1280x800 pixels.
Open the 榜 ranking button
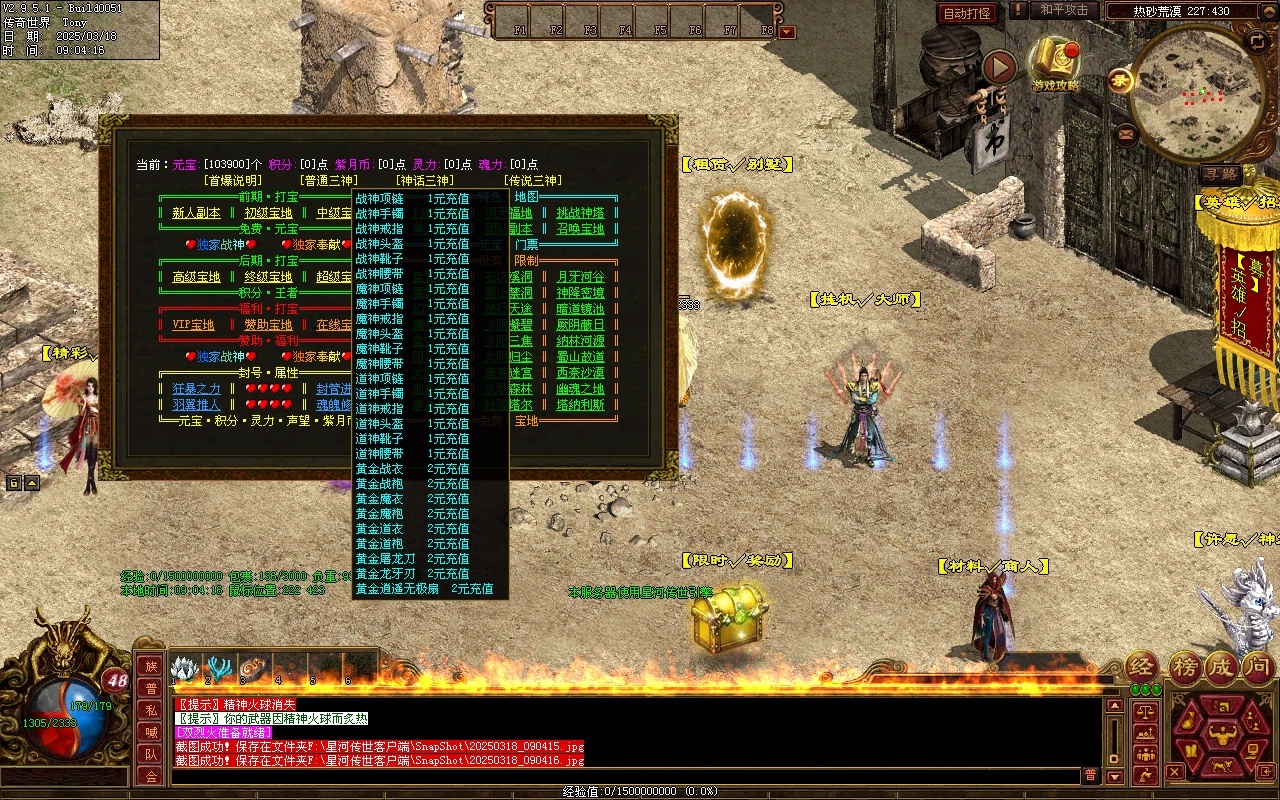pos(1185,667)
